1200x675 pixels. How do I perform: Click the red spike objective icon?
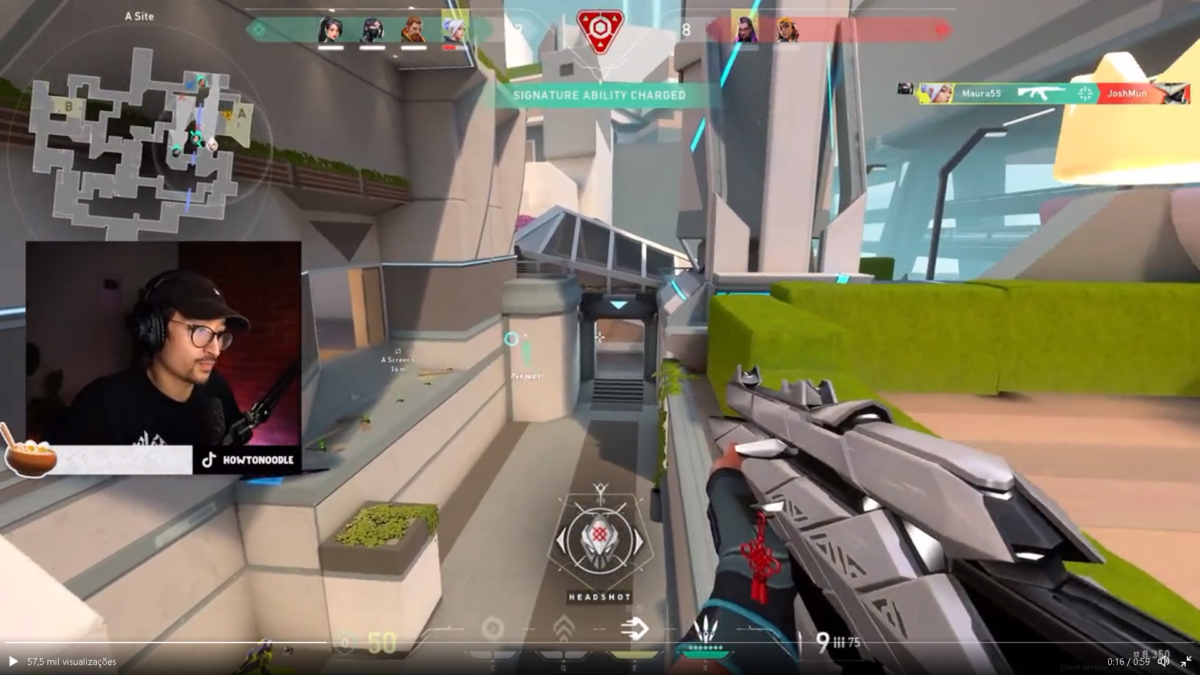click(x=600, y=30)
